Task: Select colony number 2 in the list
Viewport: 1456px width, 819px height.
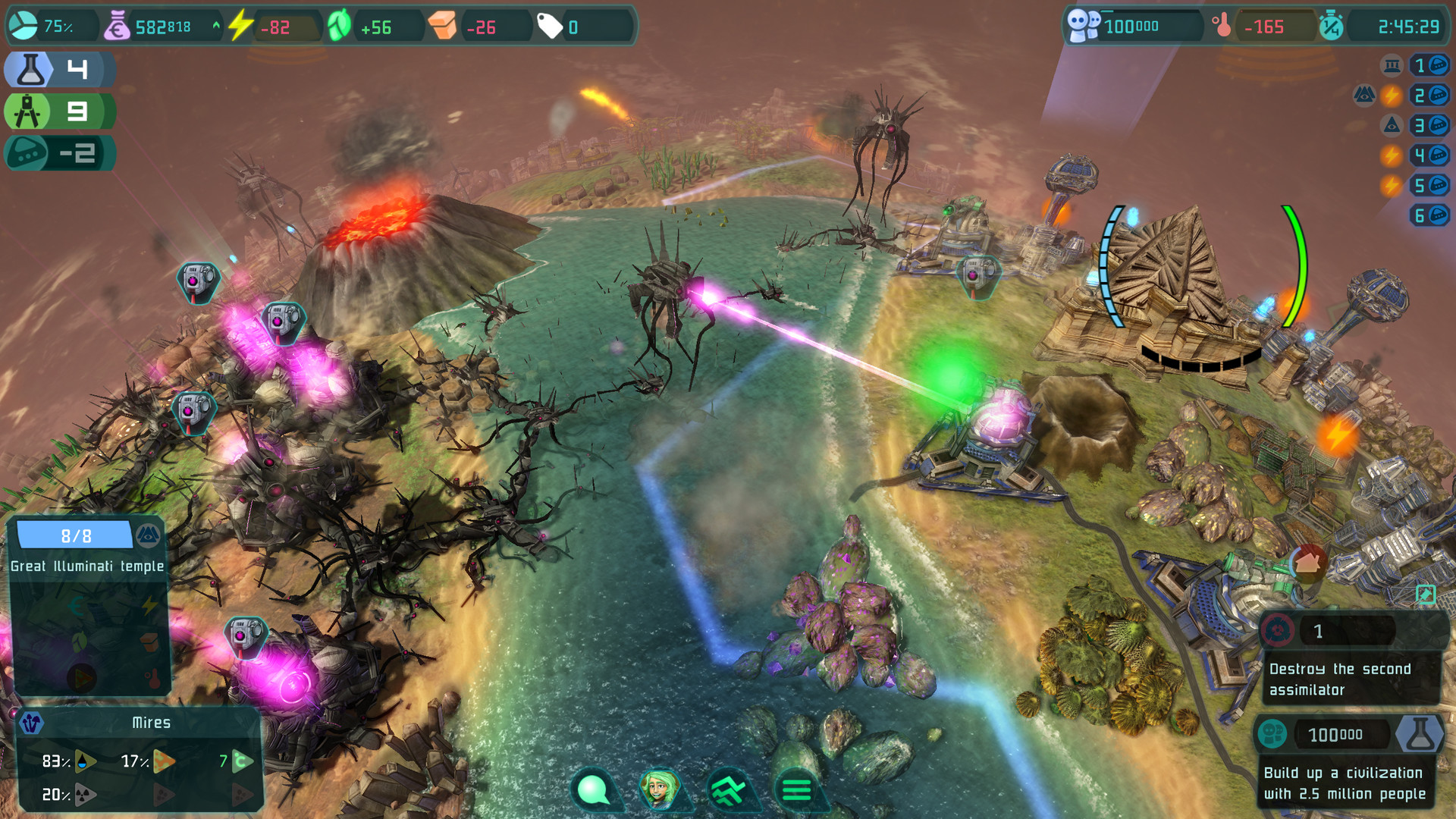Action: 1429,96
